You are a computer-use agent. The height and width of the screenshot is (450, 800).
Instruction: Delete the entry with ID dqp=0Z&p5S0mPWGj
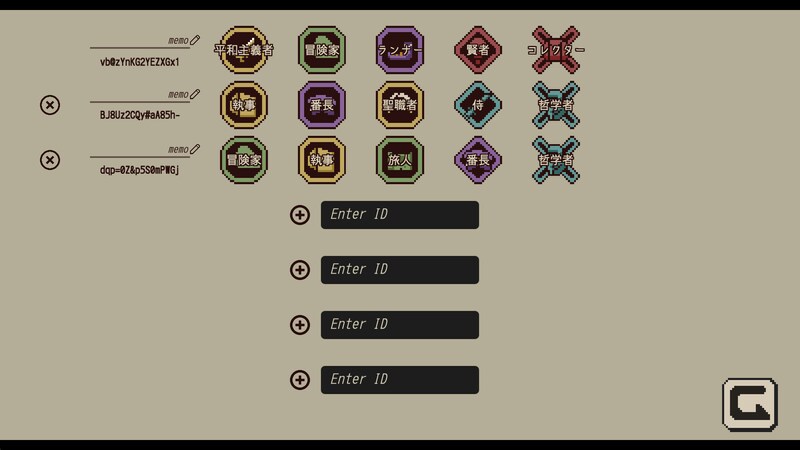[49, 160]
